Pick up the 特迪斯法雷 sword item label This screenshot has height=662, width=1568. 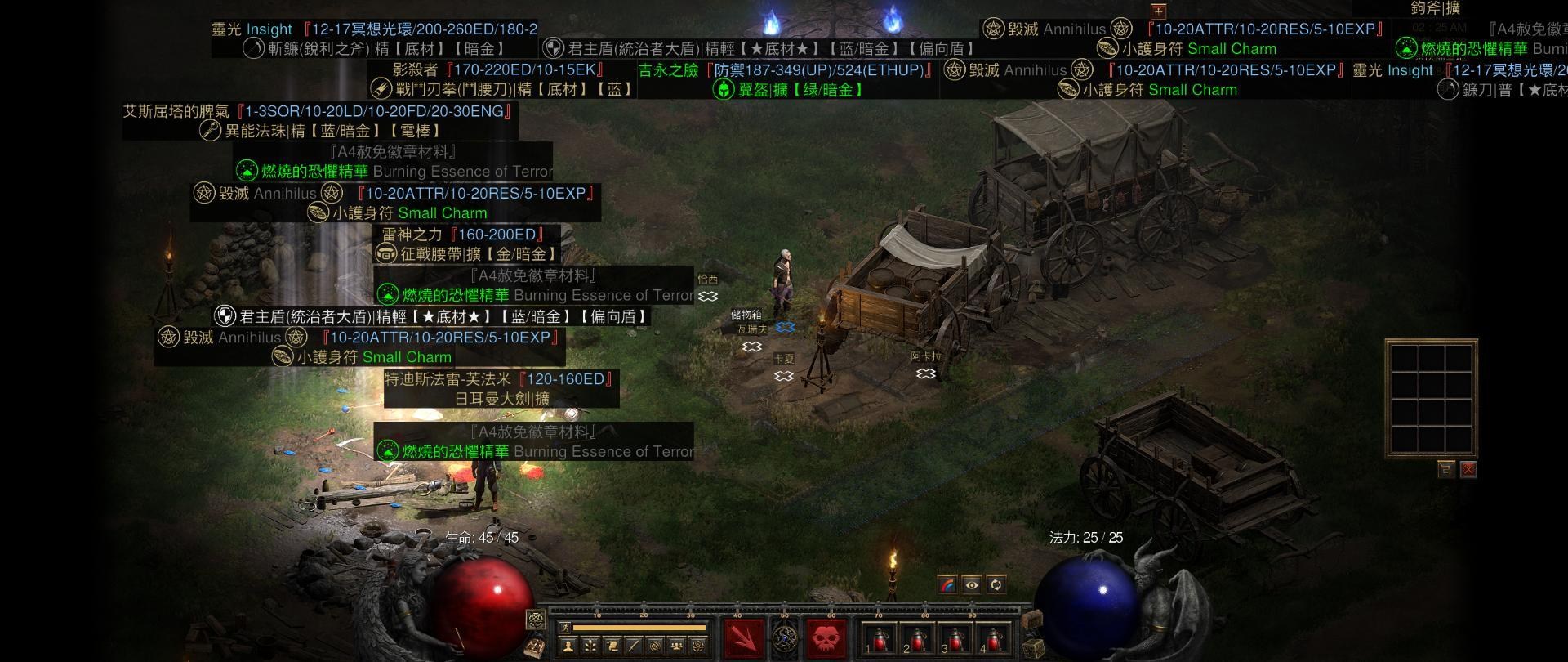coord(501,389)
